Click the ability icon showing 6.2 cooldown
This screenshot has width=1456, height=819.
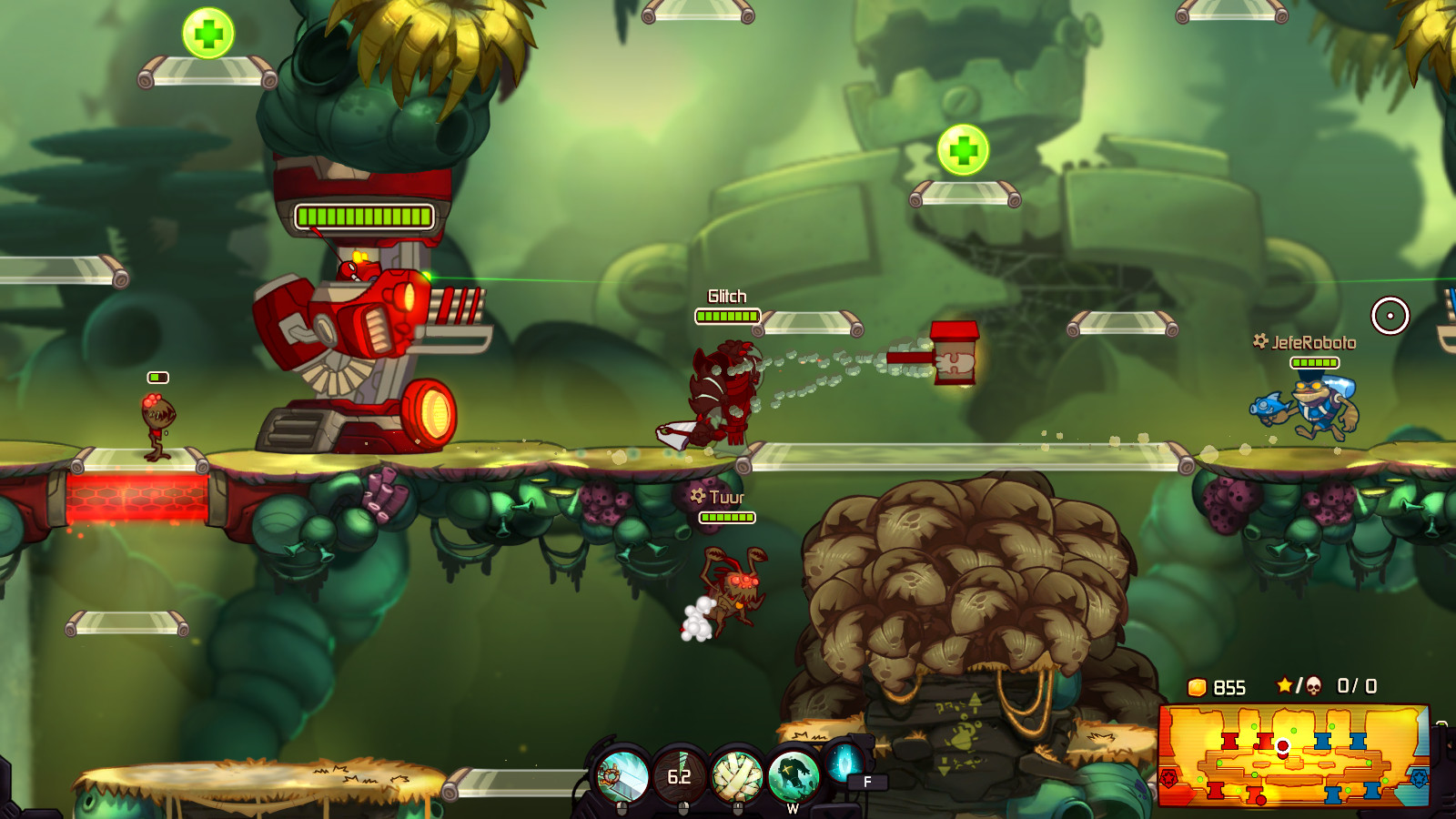click(x=679, y=775)
